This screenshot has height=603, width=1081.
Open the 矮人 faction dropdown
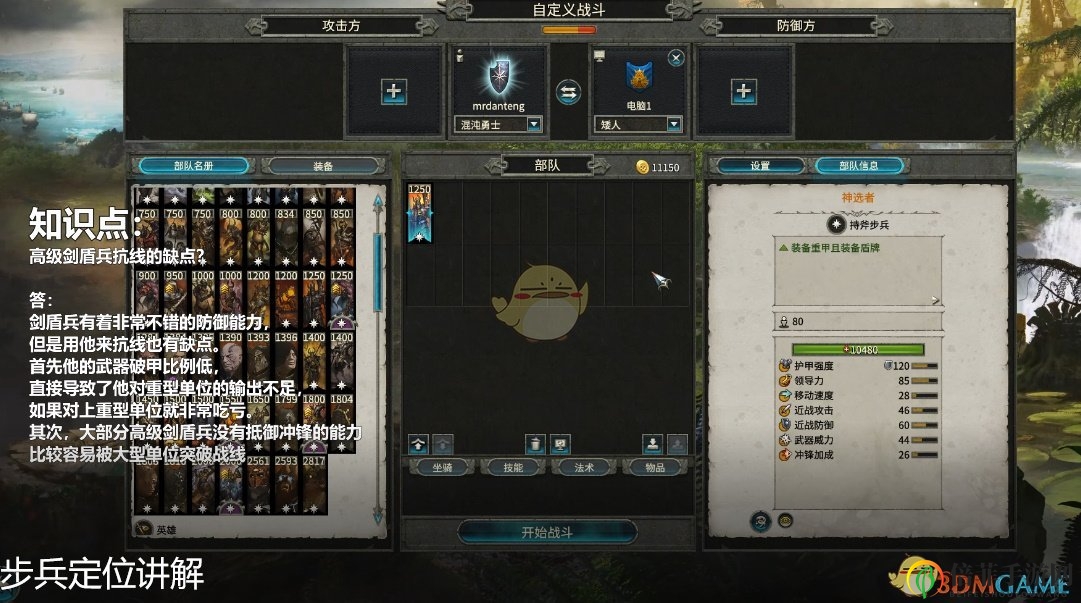click(x=674, y=125)
